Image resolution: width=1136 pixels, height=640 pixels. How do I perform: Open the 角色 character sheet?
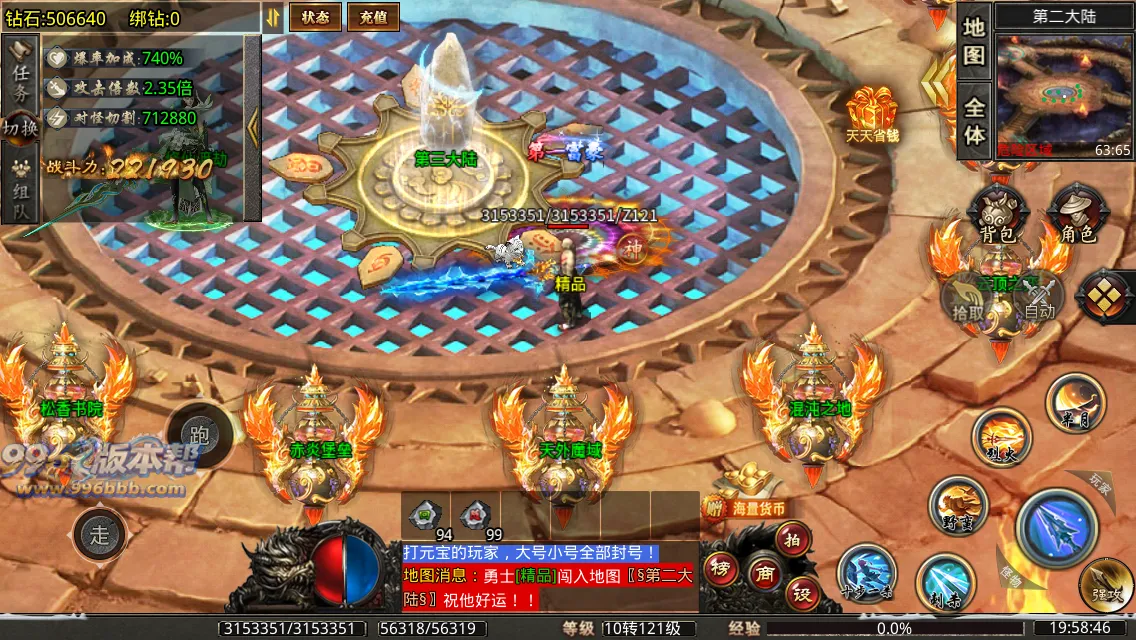click(x=1076, y=217)
